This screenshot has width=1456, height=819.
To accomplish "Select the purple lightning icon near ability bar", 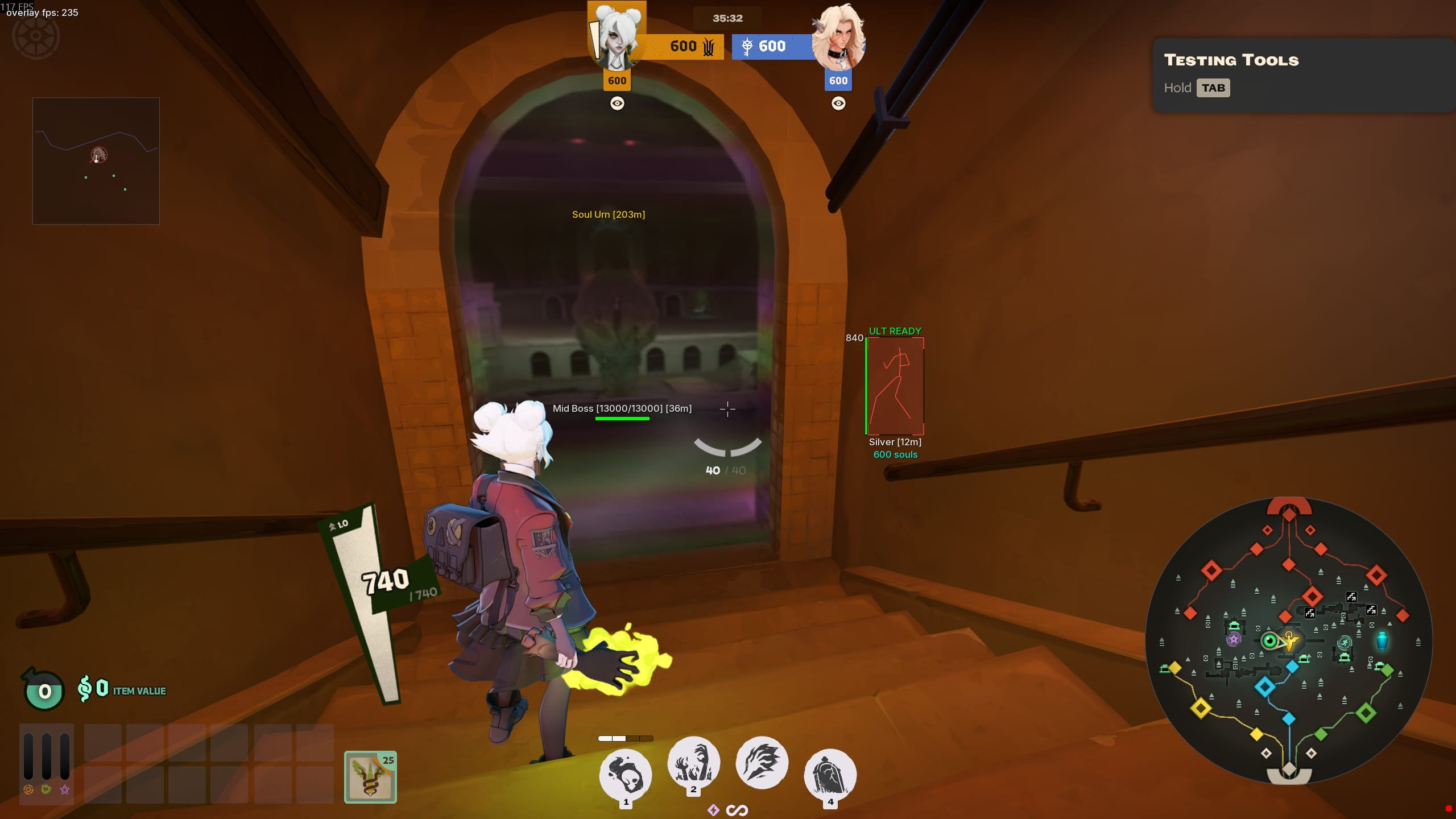I will click(x=713, y=809).
